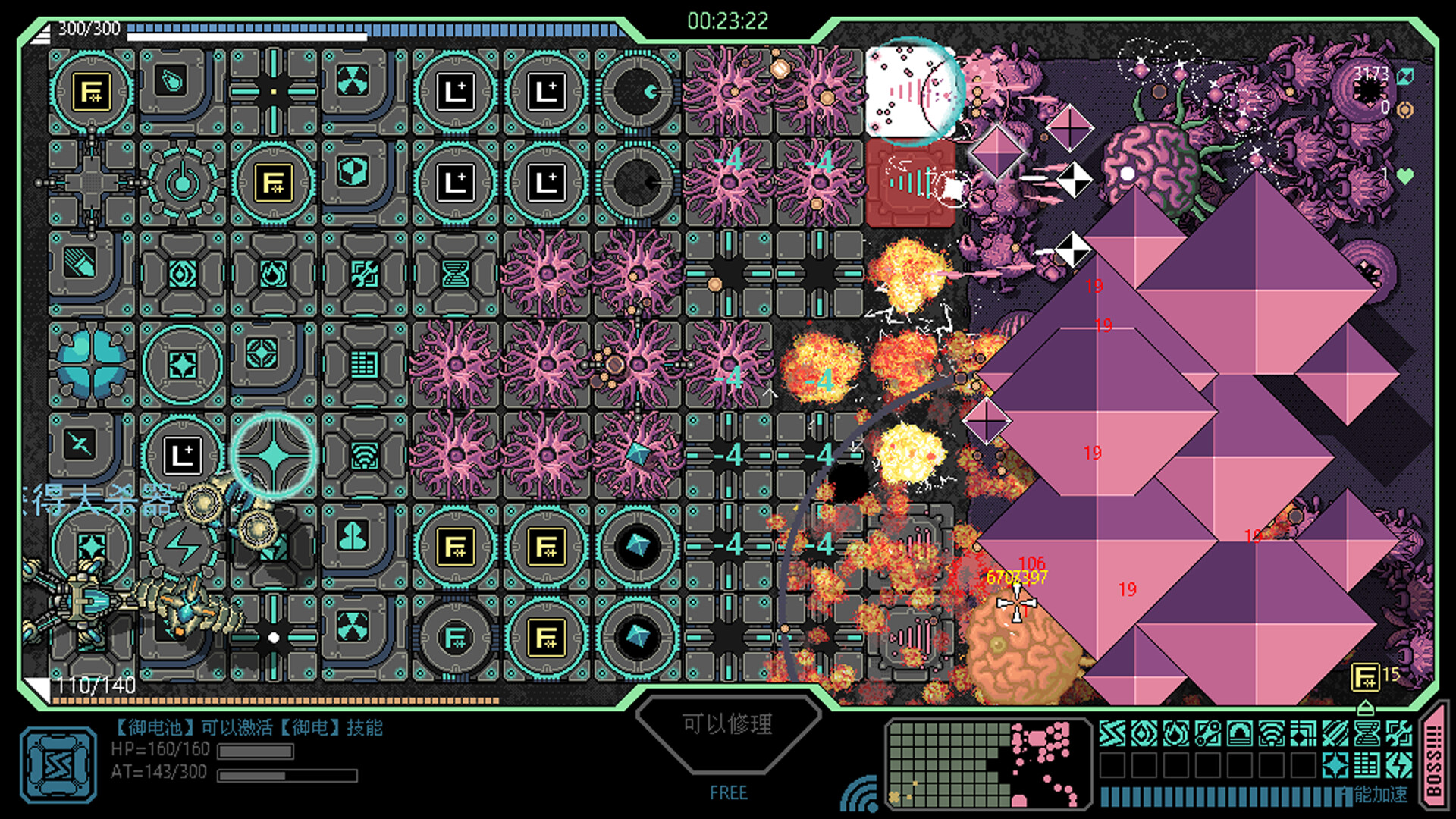This screenshot has width=1456, height=819.
Task: Click the lightning bolt skill in second skill row
Action: click(1399, 764)
